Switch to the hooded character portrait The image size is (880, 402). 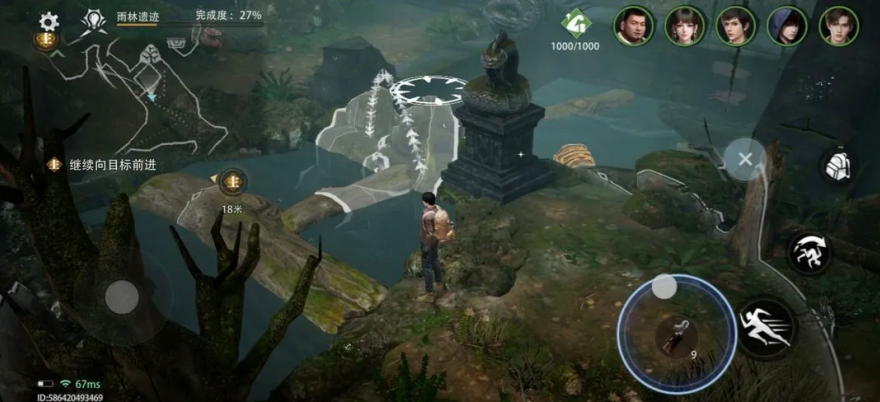click(x=788, y=26)
